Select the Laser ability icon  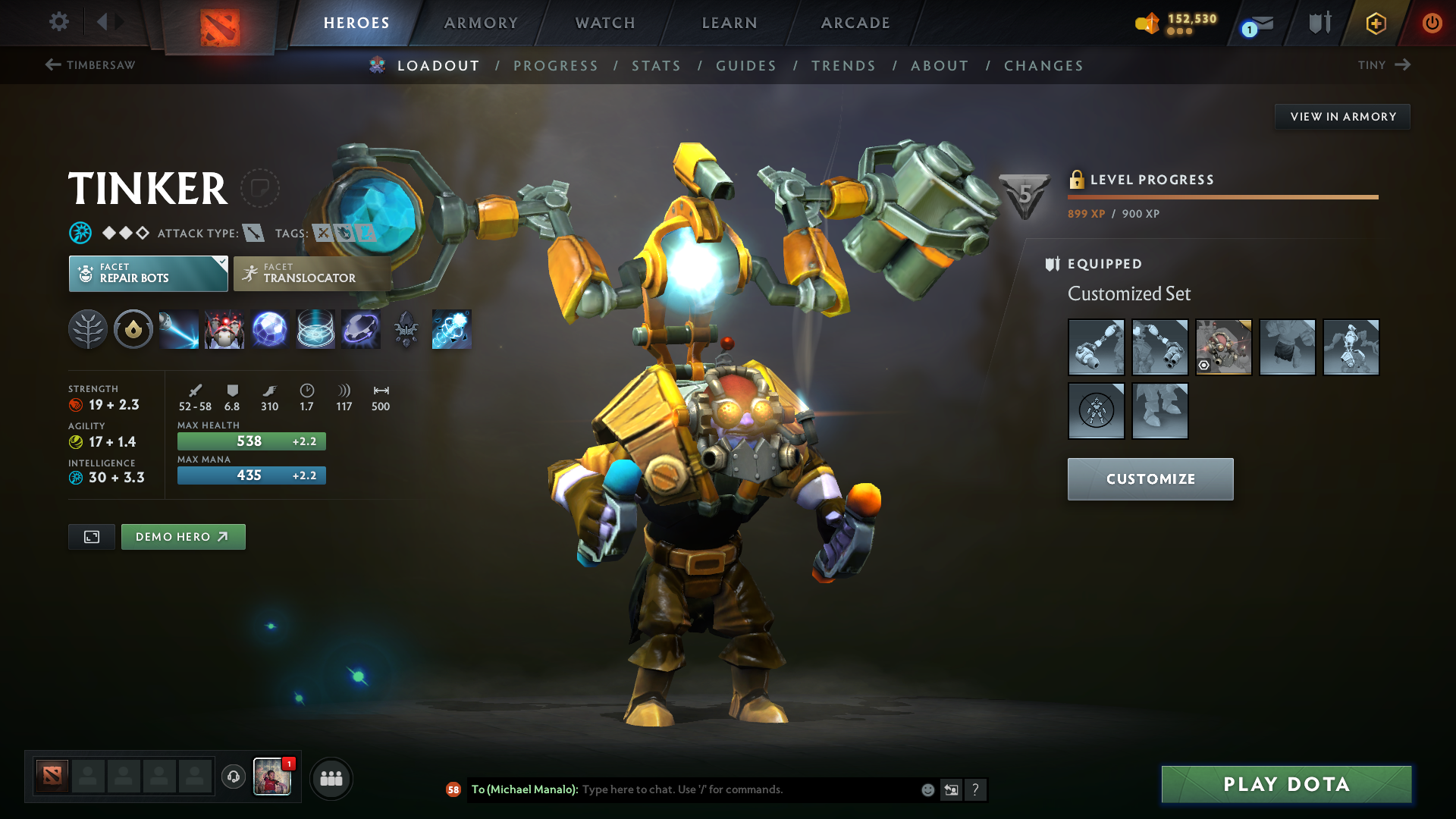coord(178,329)
